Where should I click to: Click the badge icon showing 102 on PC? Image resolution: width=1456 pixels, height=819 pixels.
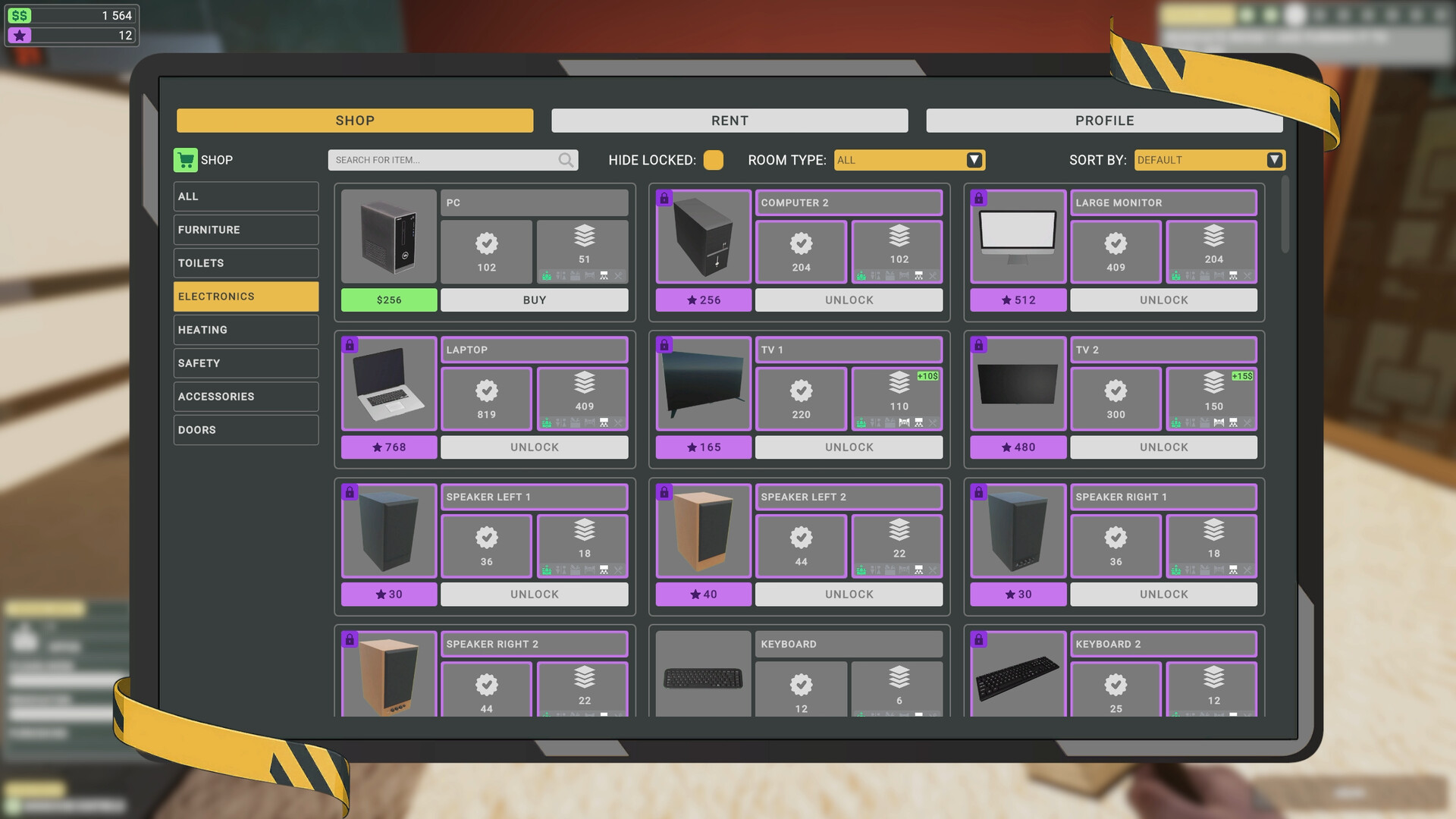(x=486, y=245)
